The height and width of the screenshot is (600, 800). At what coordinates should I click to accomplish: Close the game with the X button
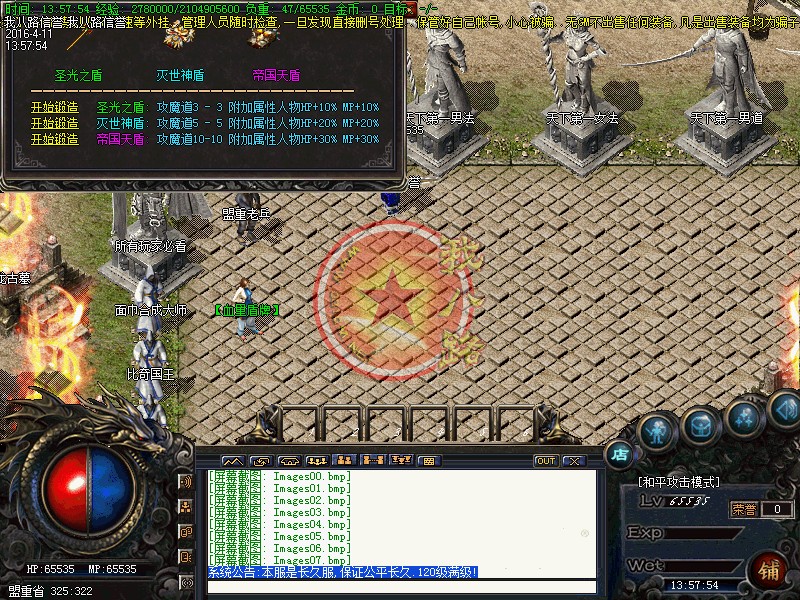pos(573,461)
